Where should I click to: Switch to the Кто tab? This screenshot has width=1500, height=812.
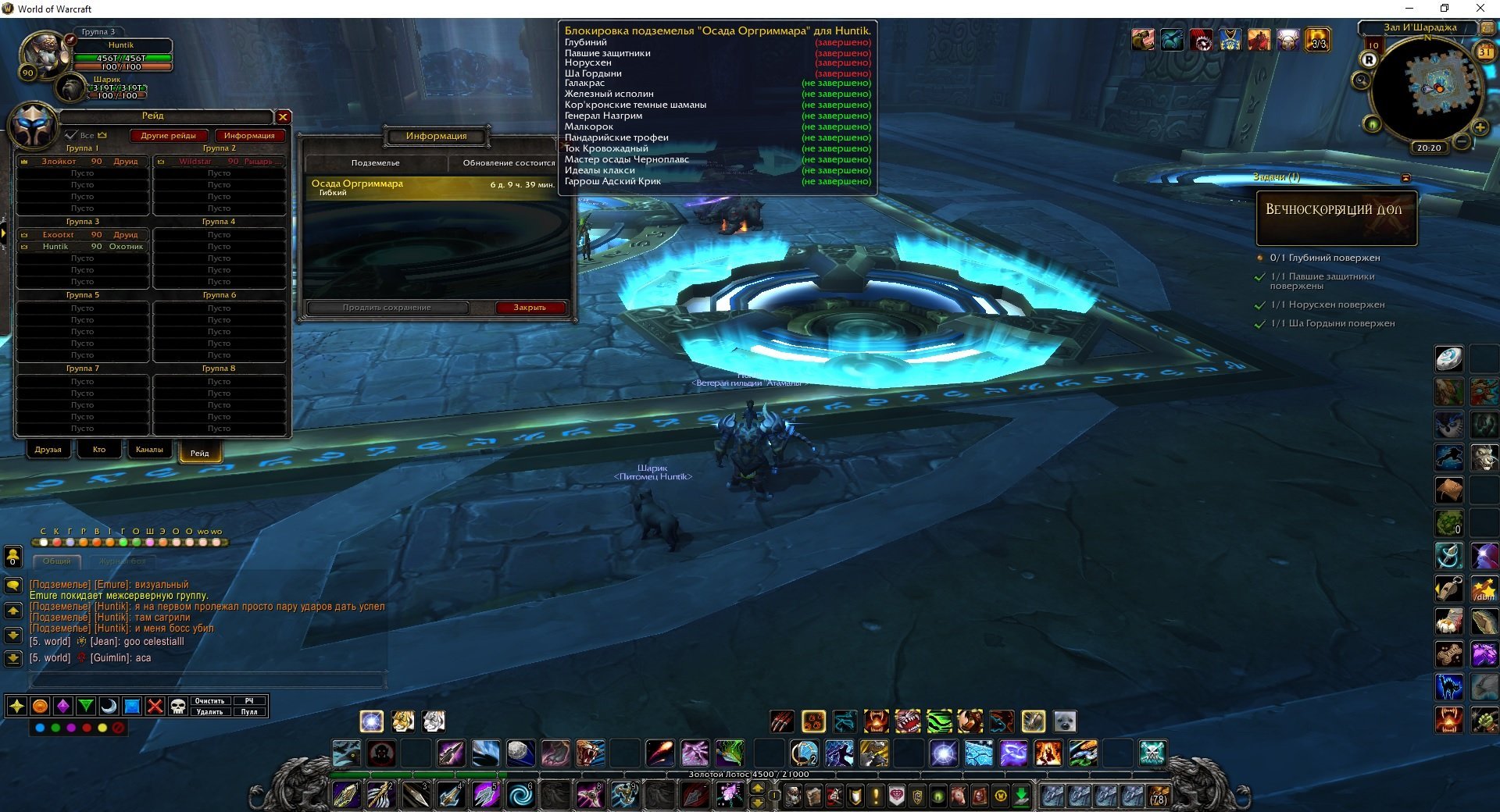pyautogui.click(x=99, y=450)
